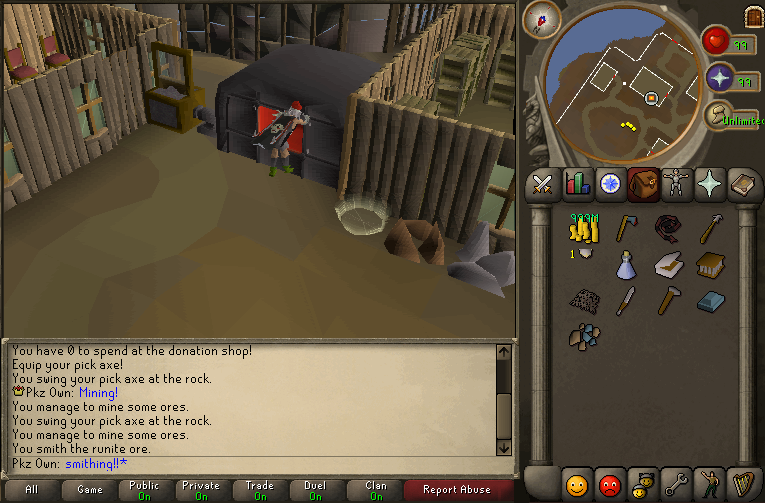This screenshot has width=765, height=503.
Task: Click the Report Abuse button
Action: coord(456,490)
